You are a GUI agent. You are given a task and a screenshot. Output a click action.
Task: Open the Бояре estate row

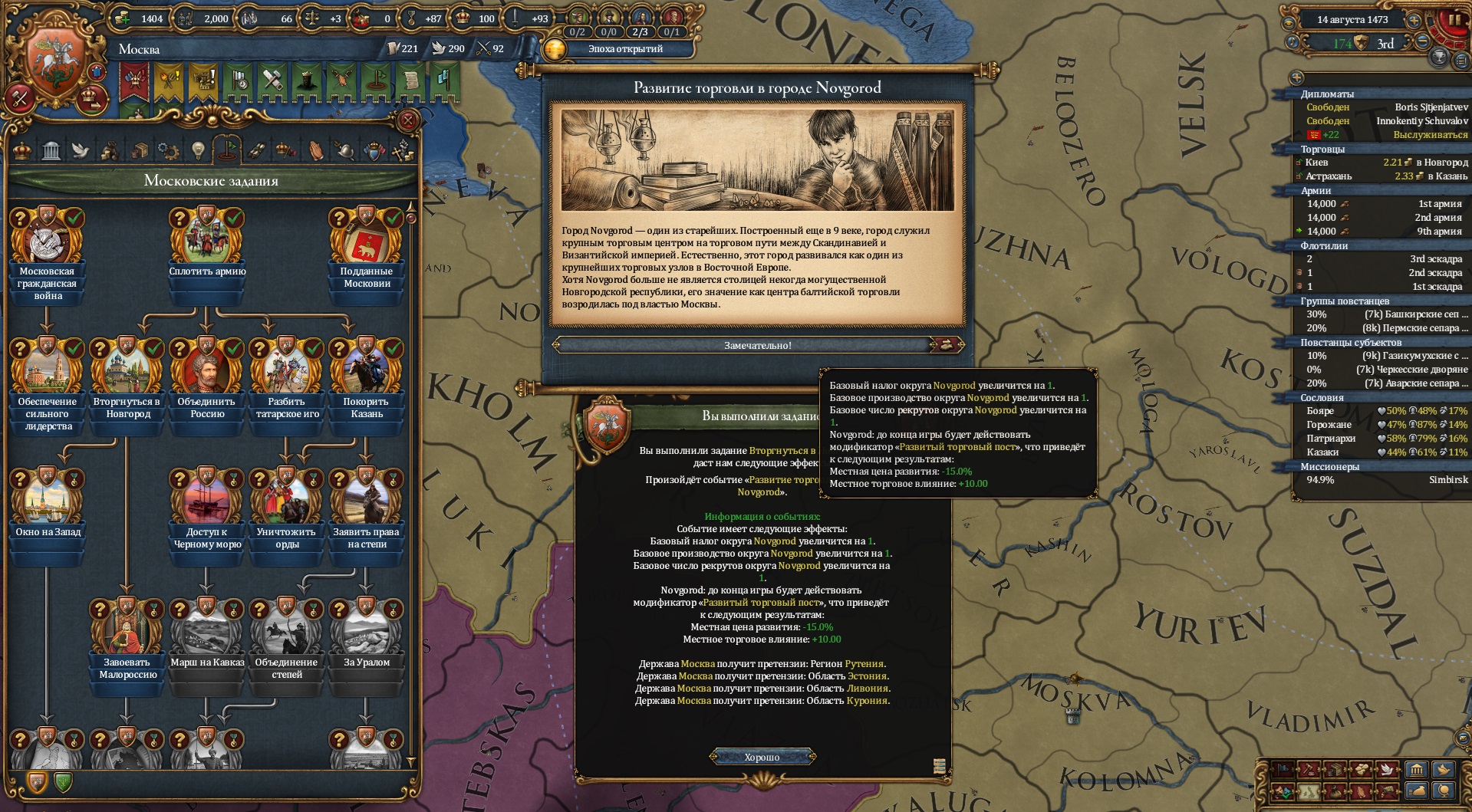coord(1320,411)
